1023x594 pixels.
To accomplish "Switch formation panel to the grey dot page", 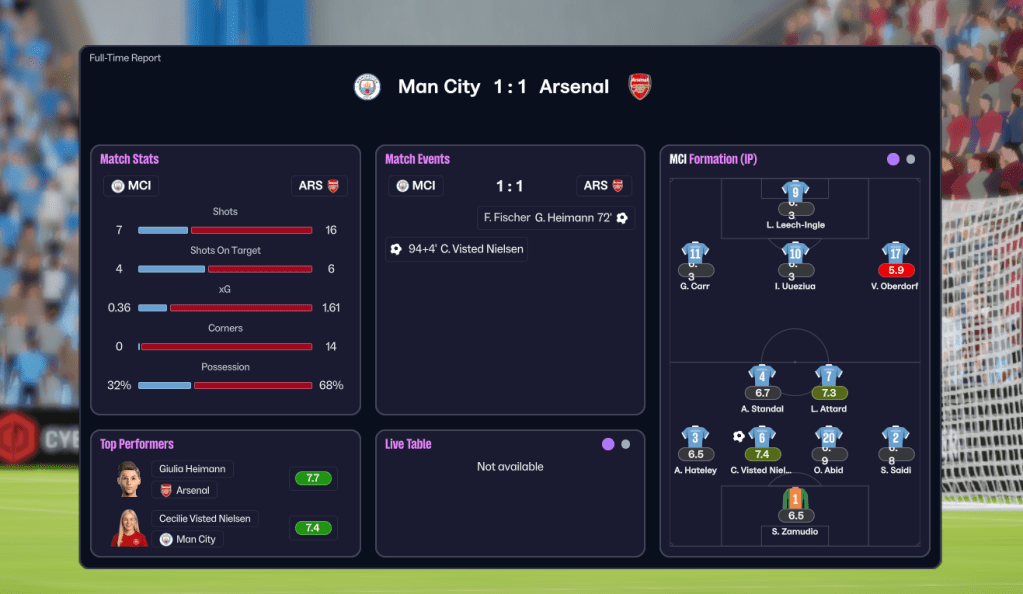I will pyautogui.click(x=910, y=159).
